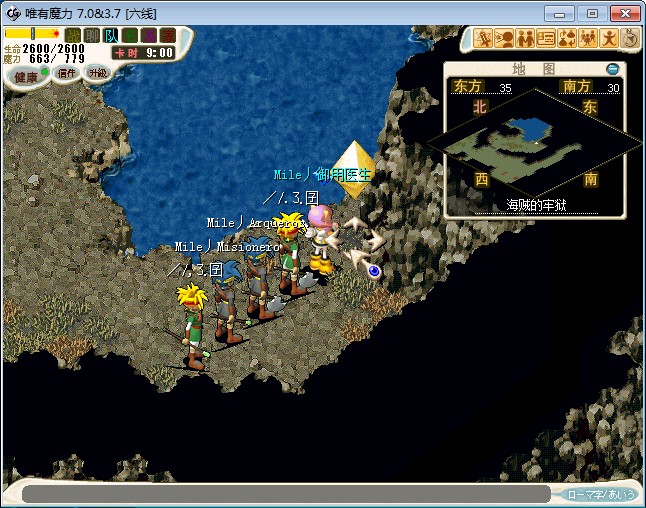Viewport: 646px width, 508px height.
Task: Click the 升級 level up button
Action: point(97,73)
